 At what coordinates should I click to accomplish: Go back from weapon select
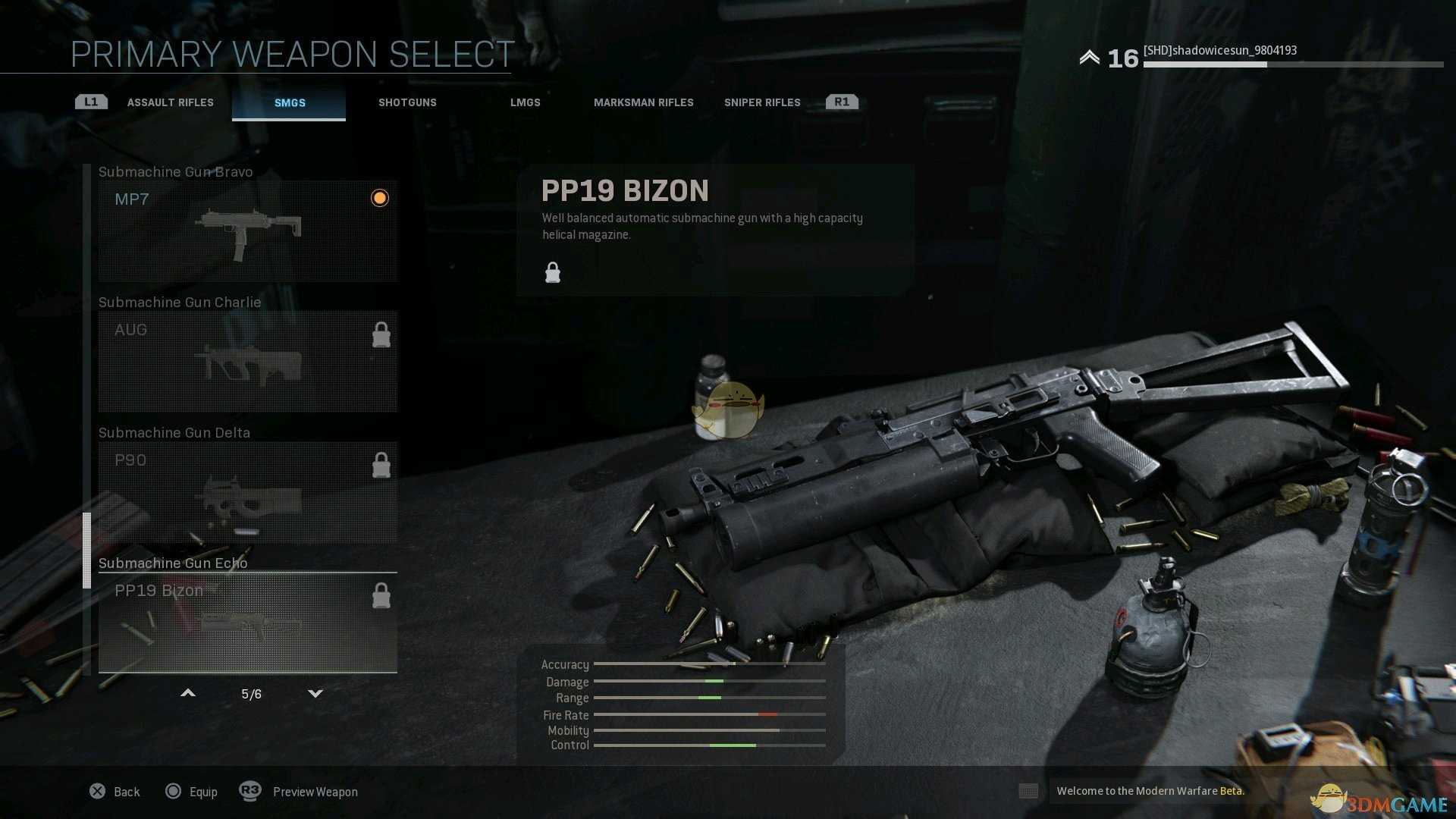pos(115,792)
